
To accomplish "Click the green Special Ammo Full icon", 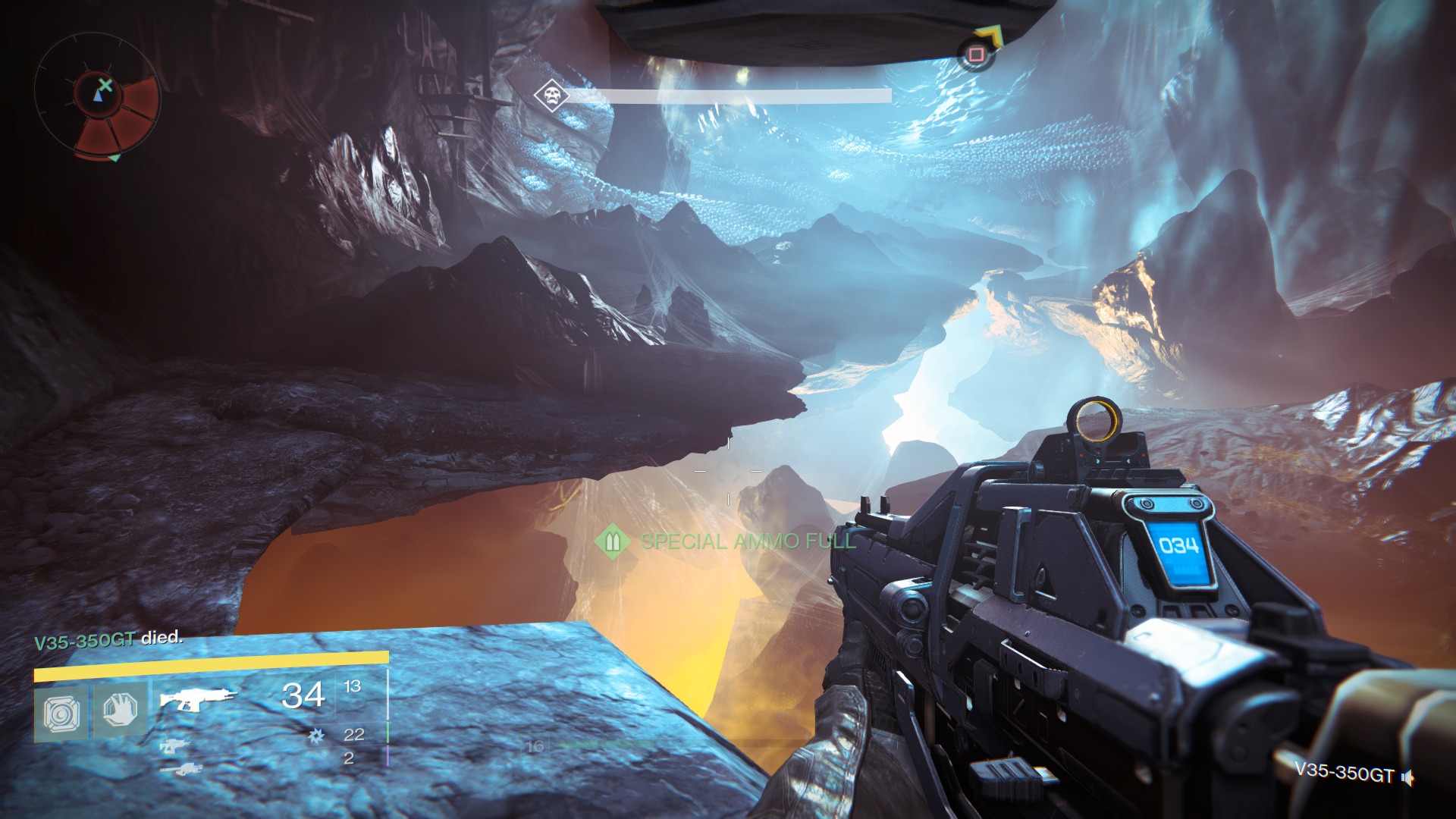I will coord(613,541).
